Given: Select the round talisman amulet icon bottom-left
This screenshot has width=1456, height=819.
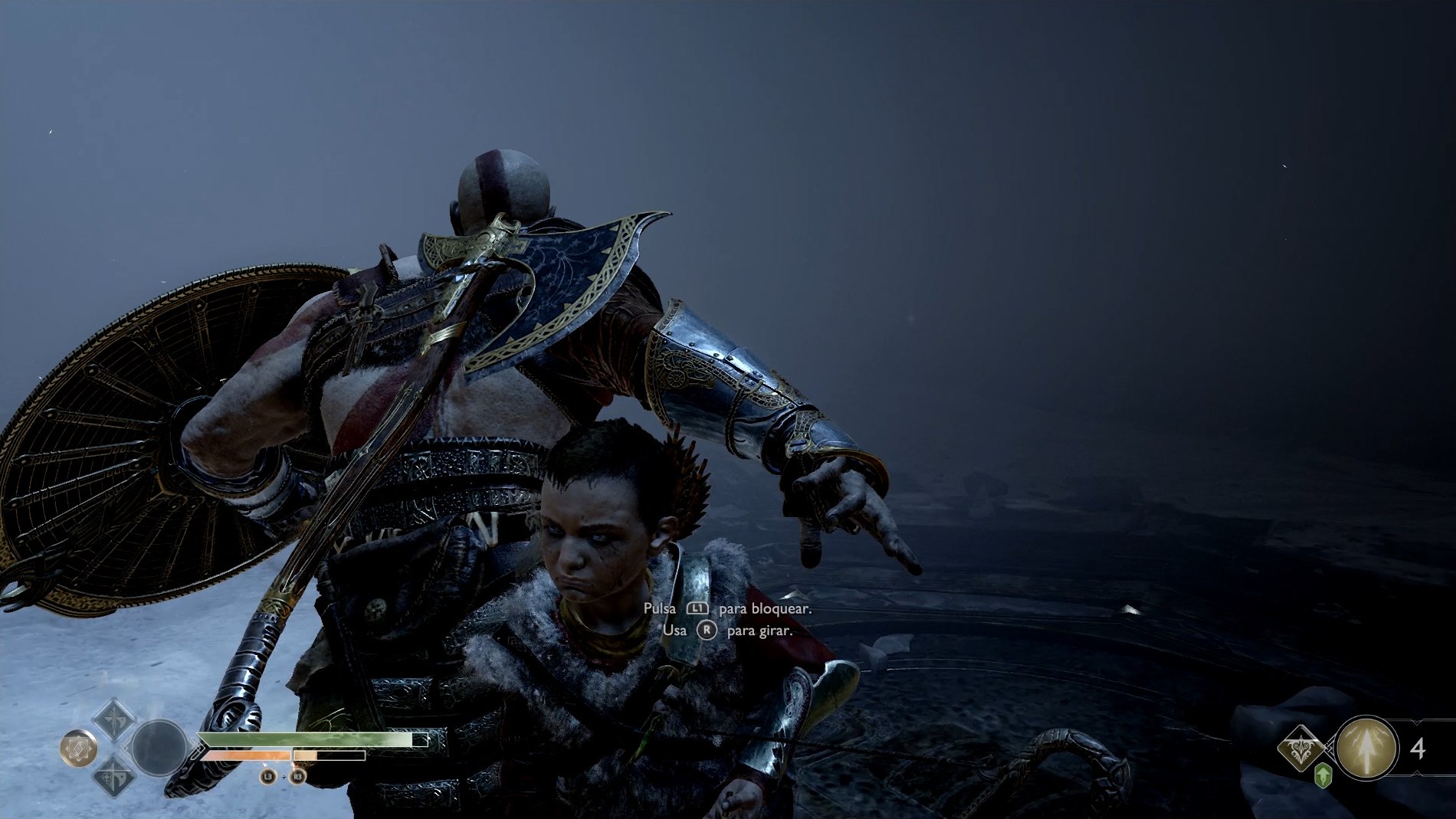Looking at the screenshot, I should [79, 748].
